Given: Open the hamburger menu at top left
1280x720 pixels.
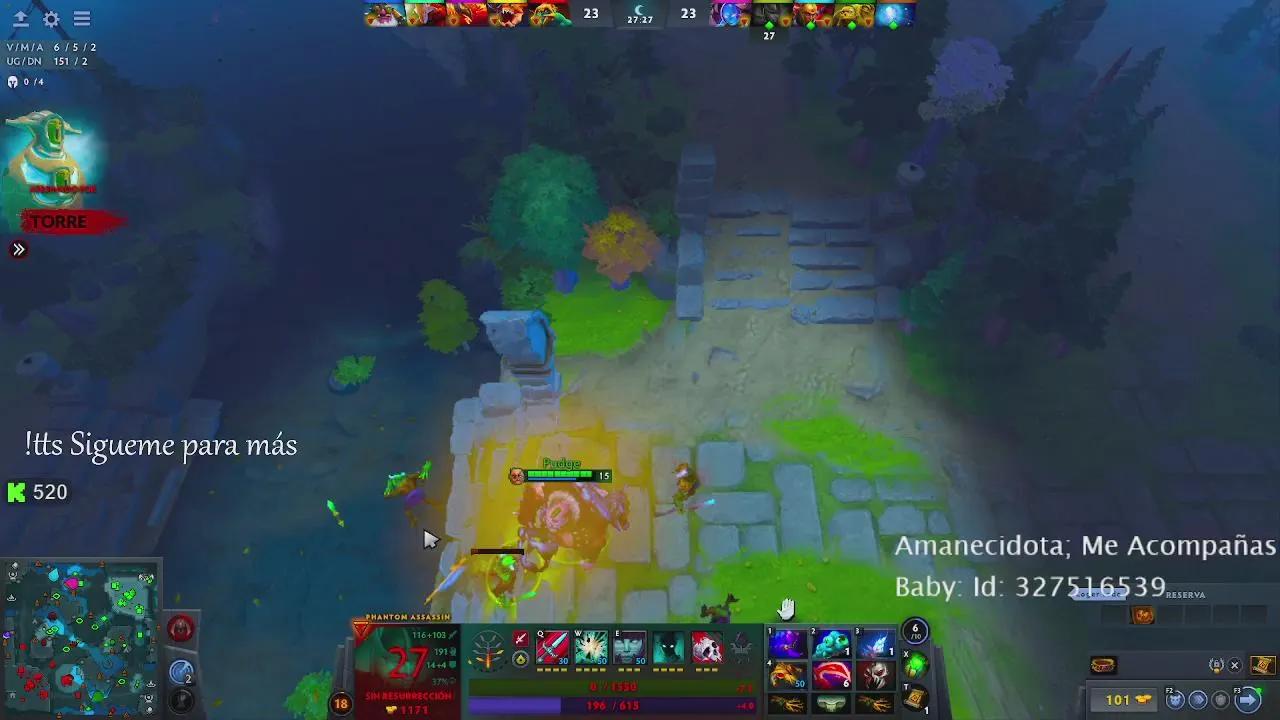Looking at the screenshot, I should [x=82, y=18].
